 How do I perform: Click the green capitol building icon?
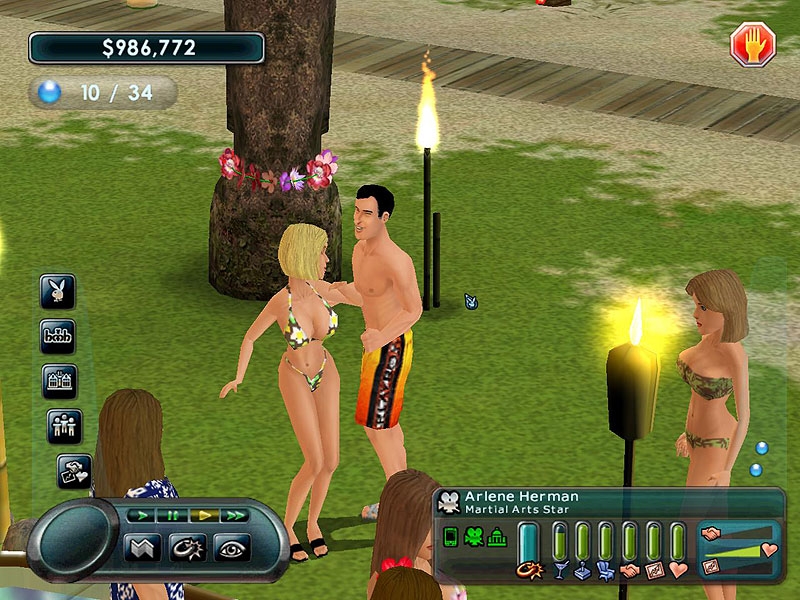[497, 538]
